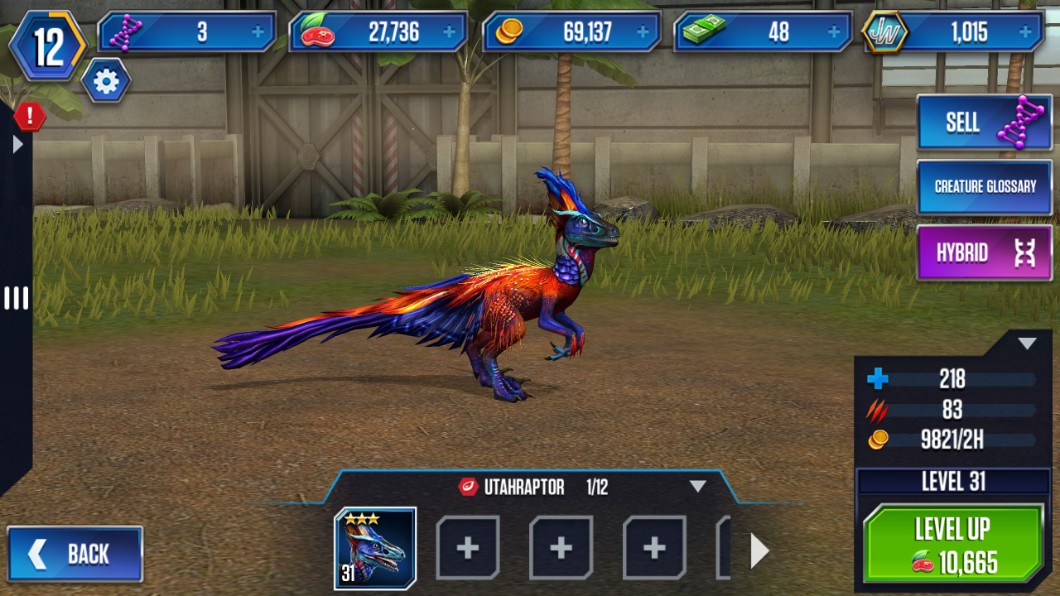Image resolution: width=1060 pixels, height=596 pixels.
Task: Add more JW loyalty points
Action: click(x=1025, y=32)
